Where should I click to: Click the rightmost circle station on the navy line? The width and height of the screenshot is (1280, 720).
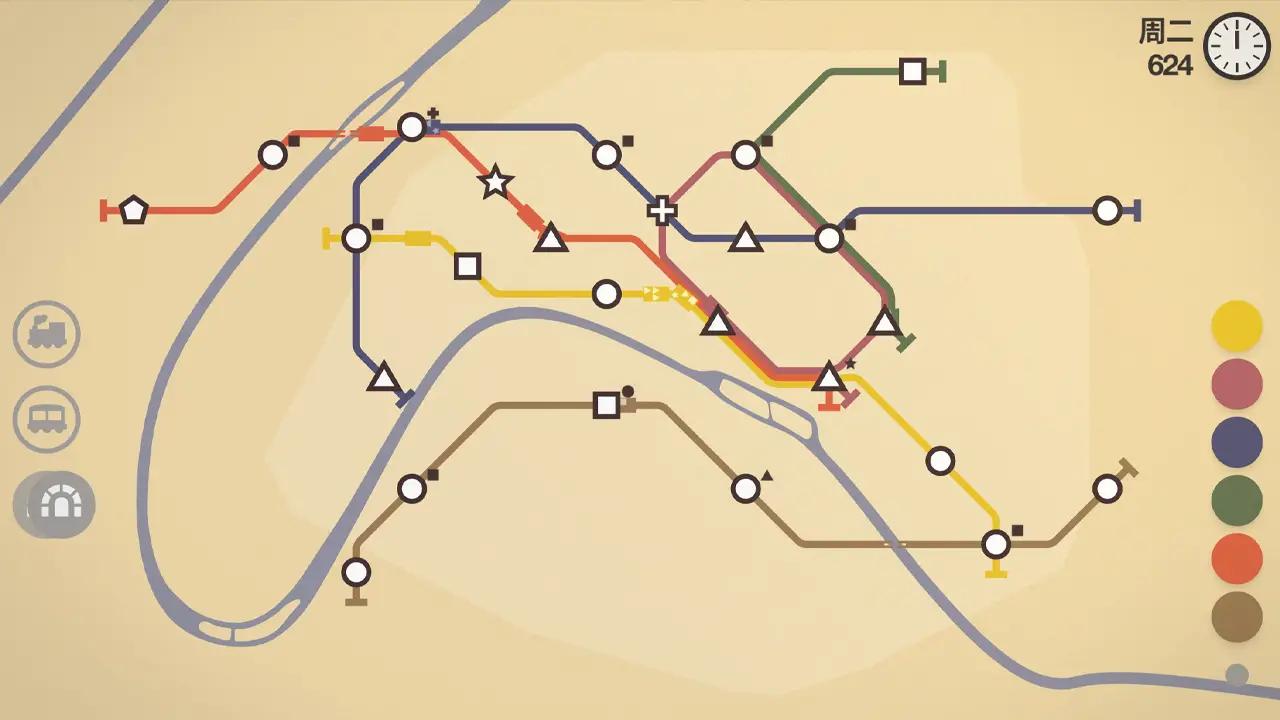pyautogui.click(x=1107, y=210)
